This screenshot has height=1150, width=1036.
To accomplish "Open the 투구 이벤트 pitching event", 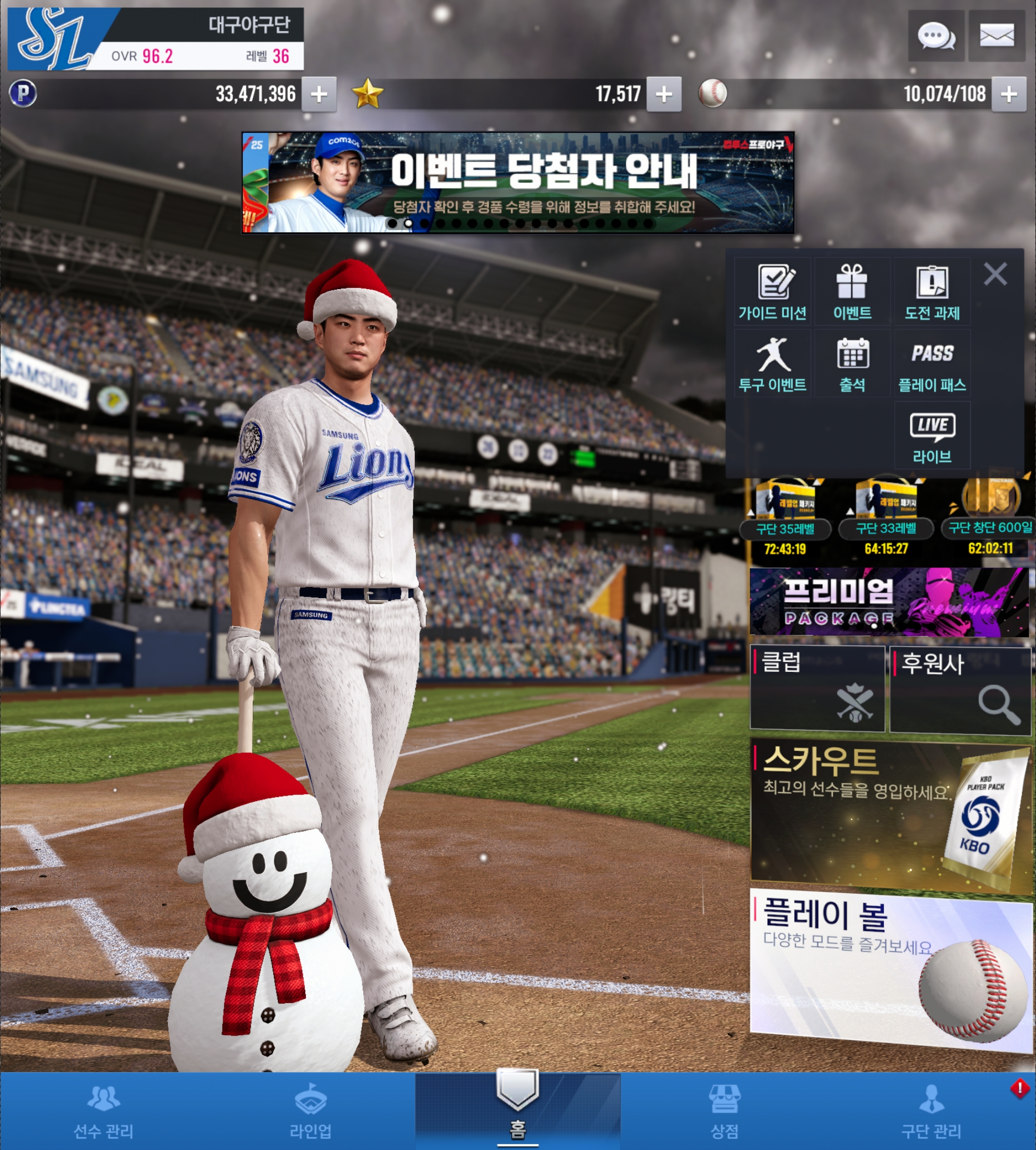I will coord(772,364).
